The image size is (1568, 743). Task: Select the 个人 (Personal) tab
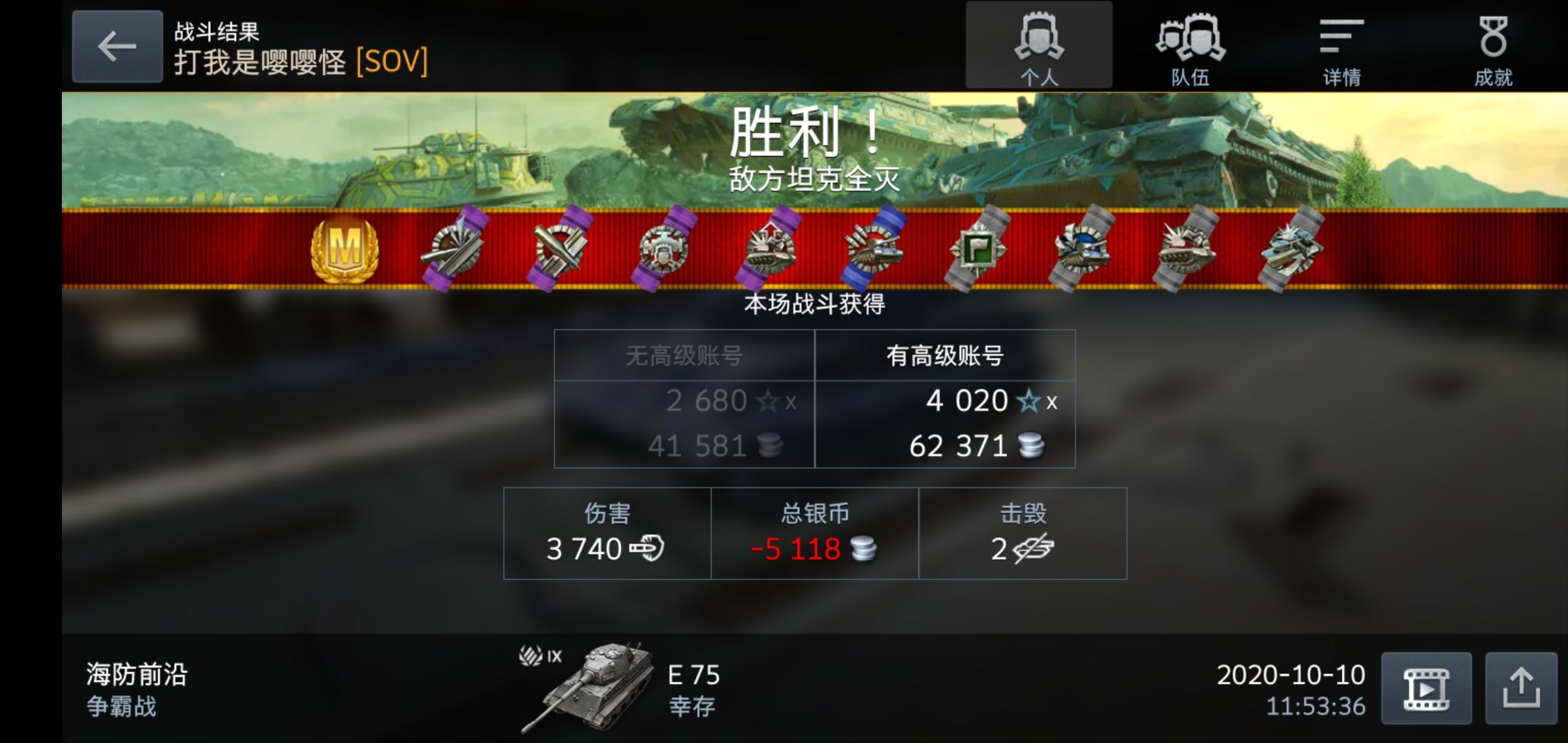(x=1040, y=45)
